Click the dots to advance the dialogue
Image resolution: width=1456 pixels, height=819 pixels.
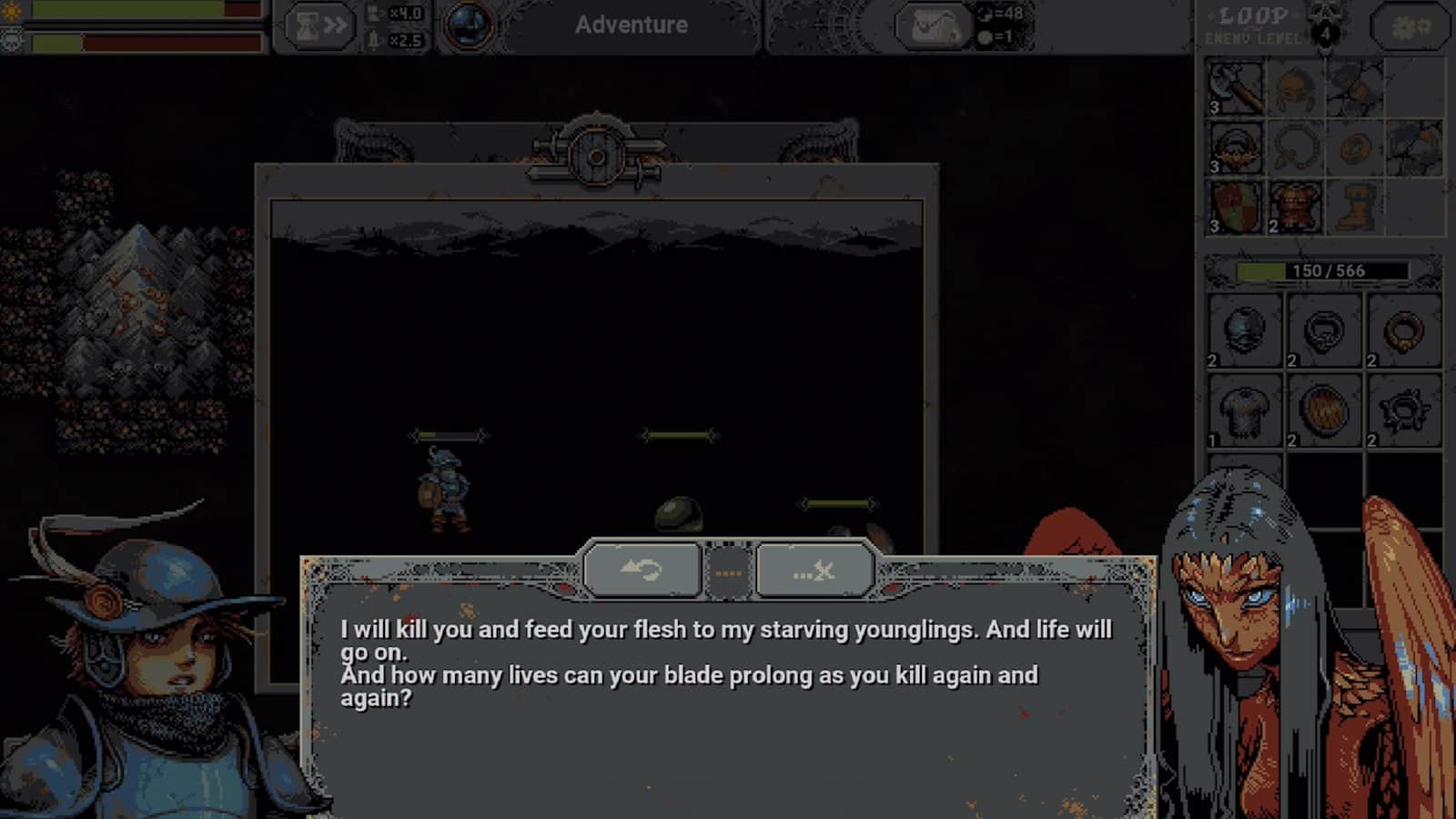(728, 571)
